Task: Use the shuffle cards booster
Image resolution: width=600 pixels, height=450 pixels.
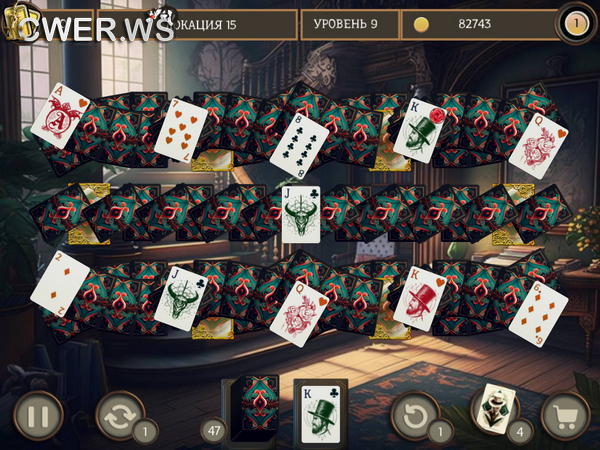Action: click(119, 415)
